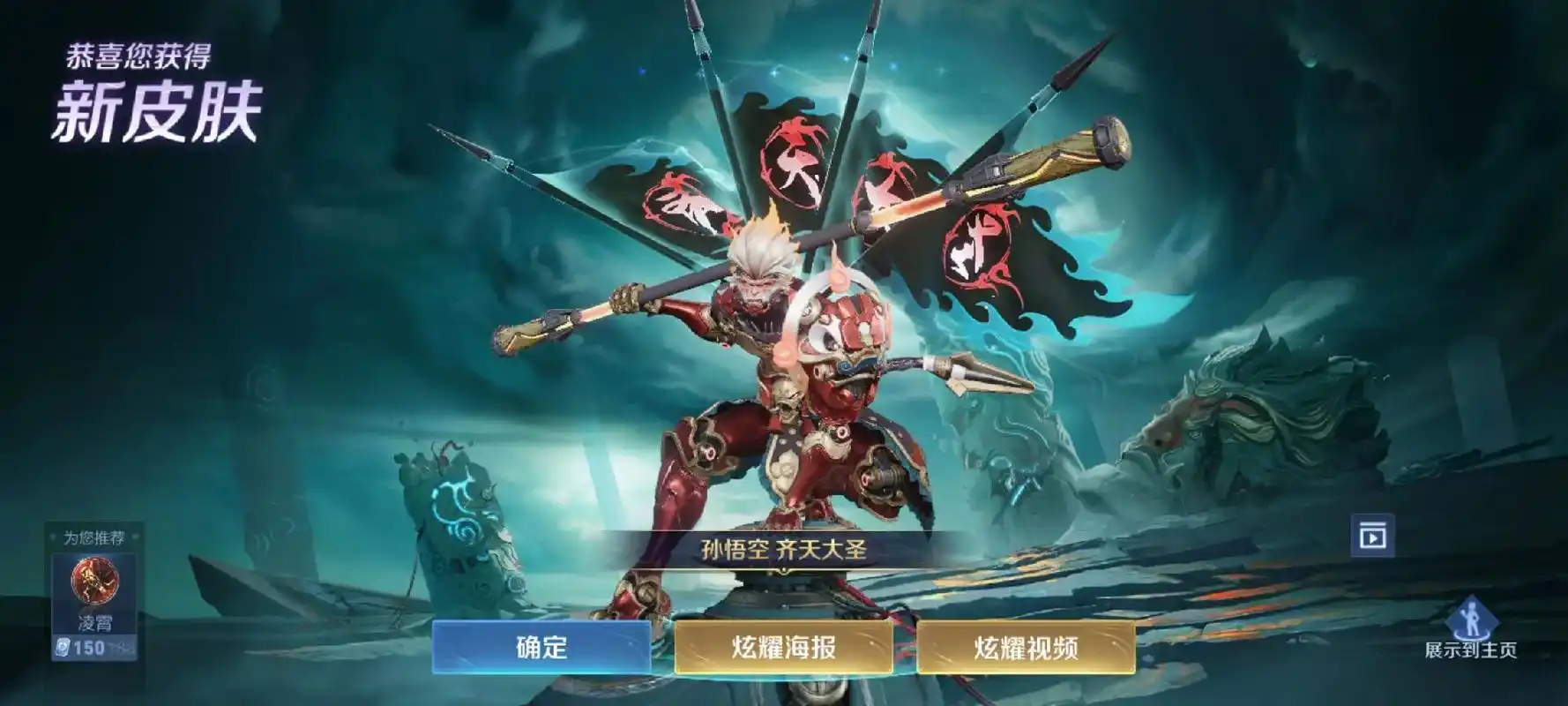Click the 150 price label to purchase

[89, 646]
